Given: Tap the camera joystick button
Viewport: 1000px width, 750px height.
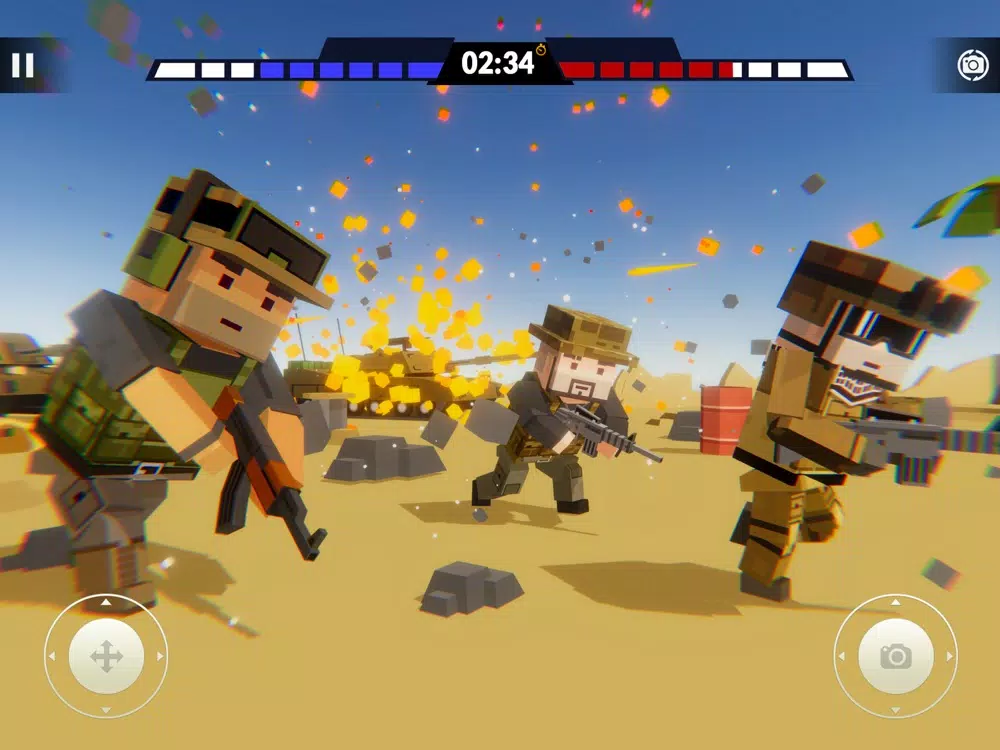Looking at the screenshot, I should click(895, 656).
